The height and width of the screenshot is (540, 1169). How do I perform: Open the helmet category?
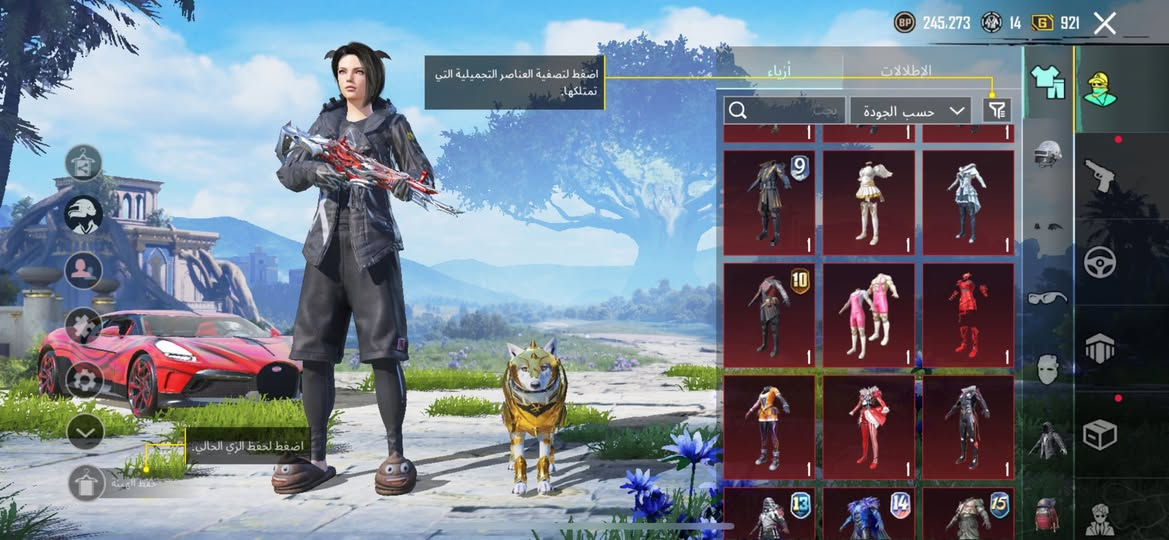[1047, 154]
